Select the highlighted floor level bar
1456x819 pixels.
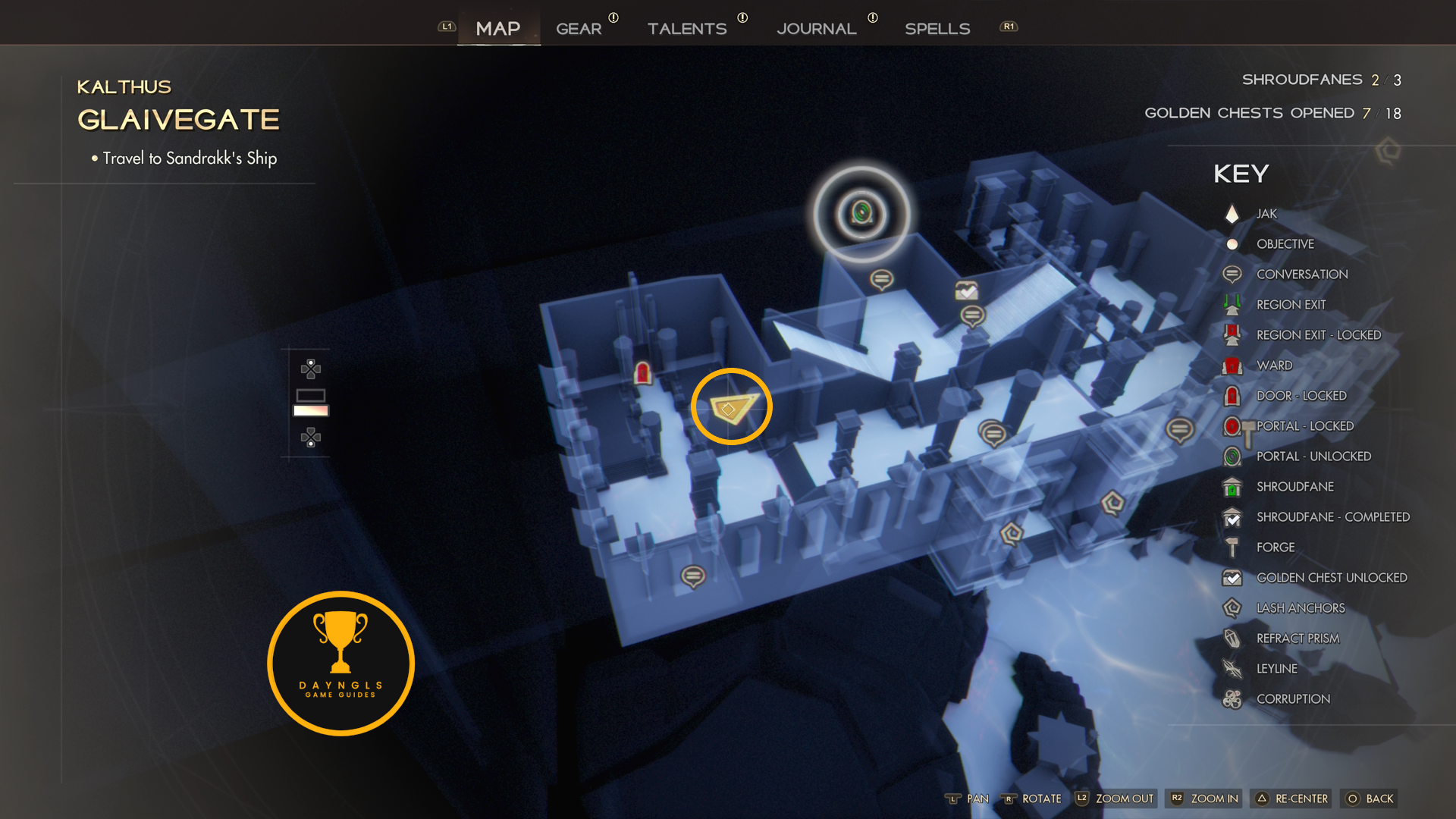[x=311, y=411]
